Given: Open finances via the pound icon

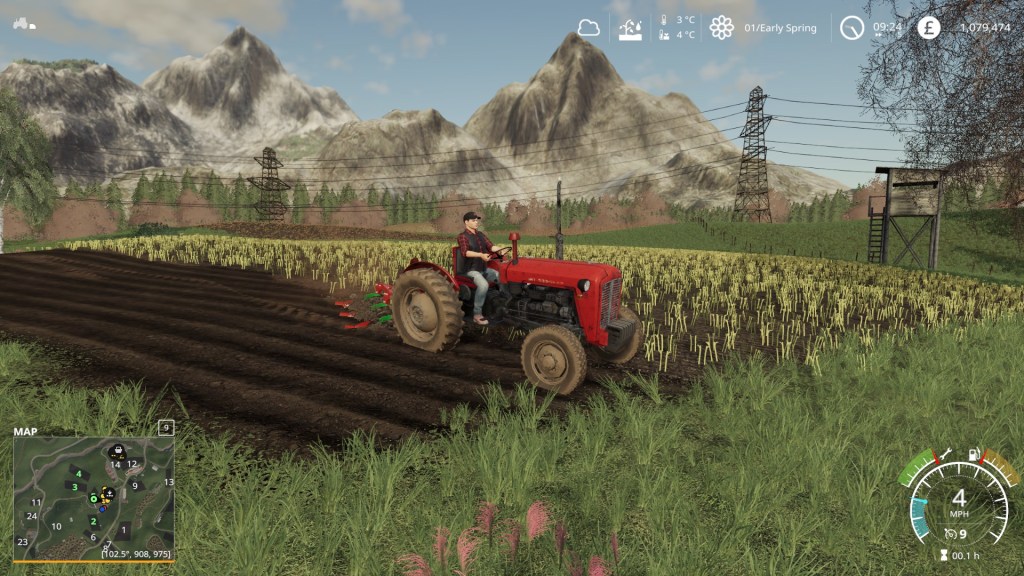Looking at the screenshot, I should point(929,28).
